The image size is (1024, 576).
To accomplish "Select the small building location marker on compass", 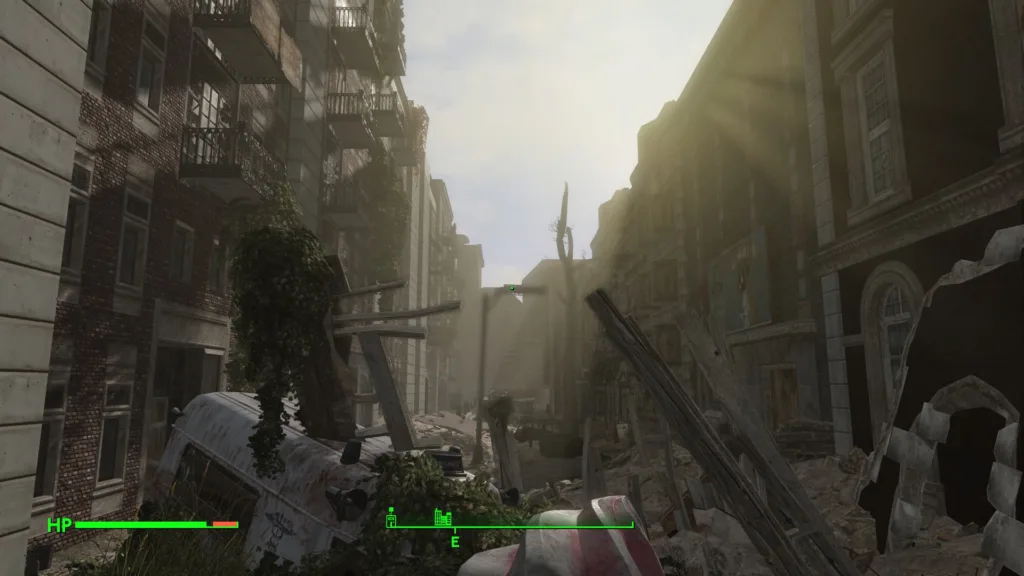I will 392,517.
